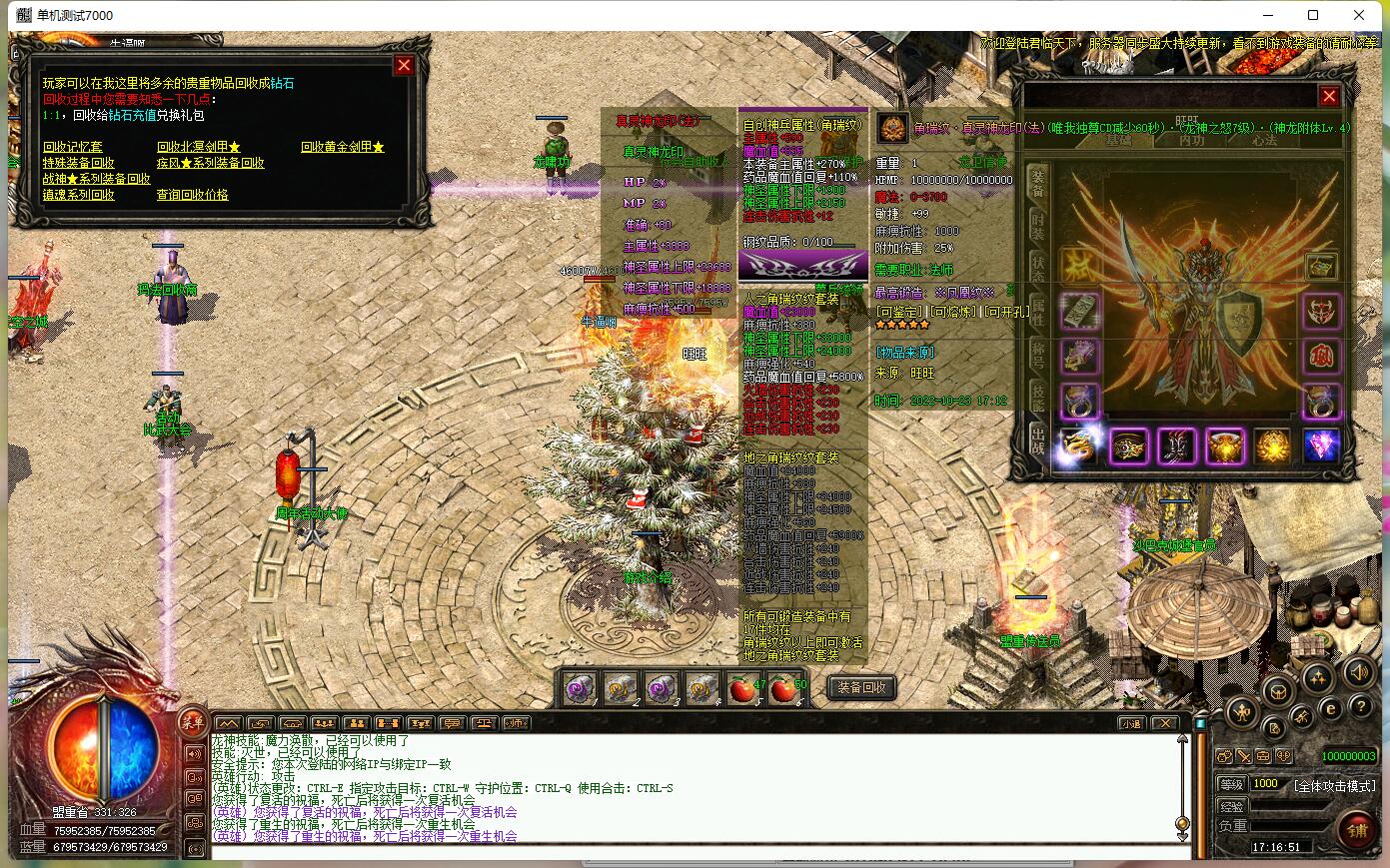Image resolution: width=1390 pixels, height=868 pixels.
Task: Open the question mark help button
Action: [1360, 706]
